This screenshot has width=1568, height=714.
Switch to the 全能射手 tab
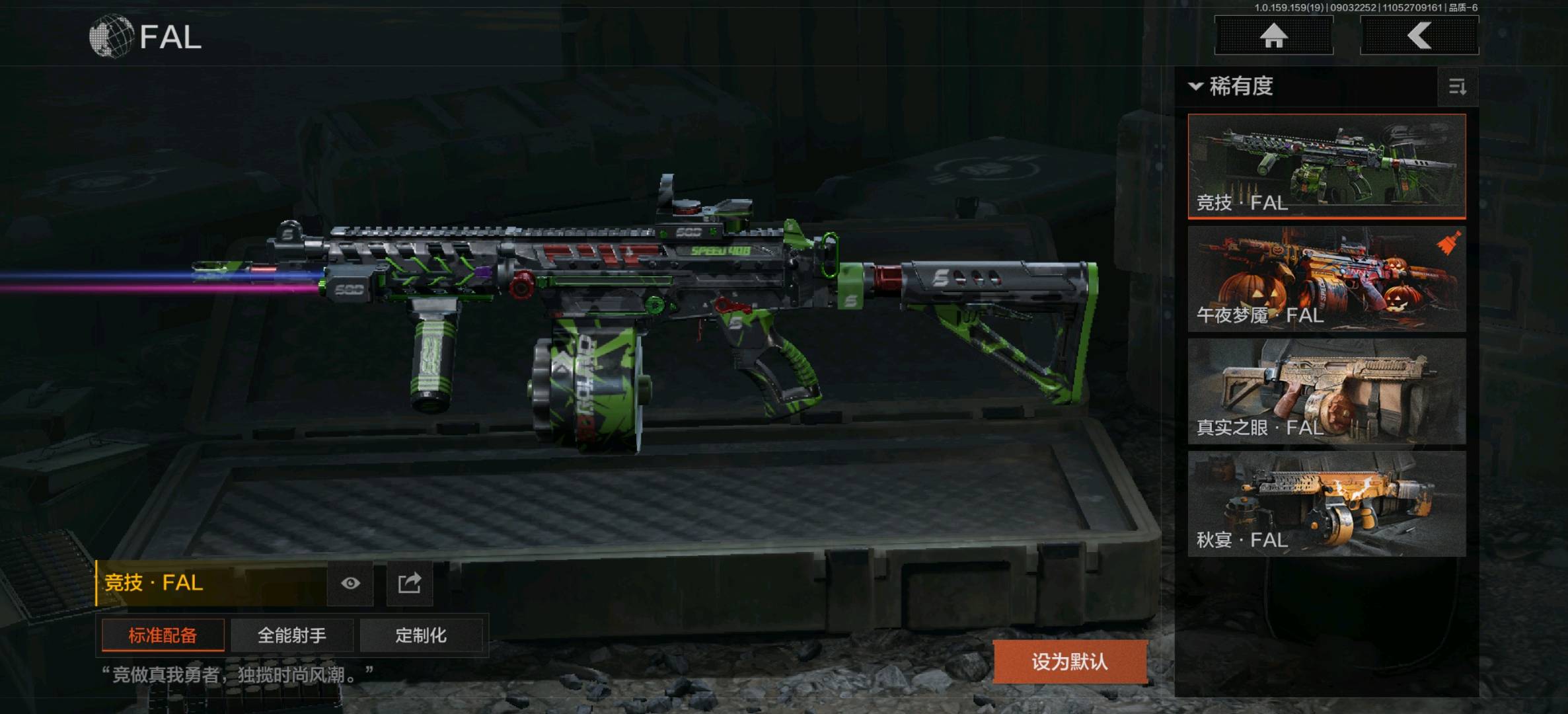coord(291,635)
